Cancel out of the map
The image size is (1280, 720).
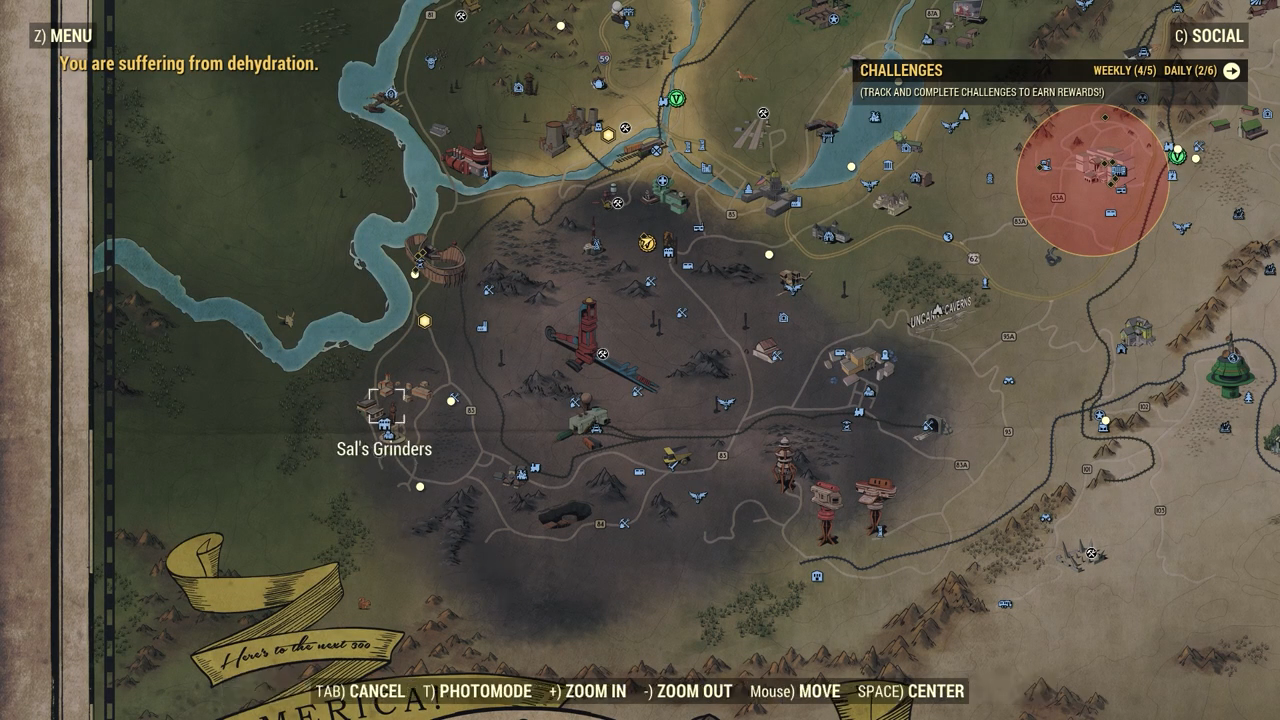tap(360, 691)
